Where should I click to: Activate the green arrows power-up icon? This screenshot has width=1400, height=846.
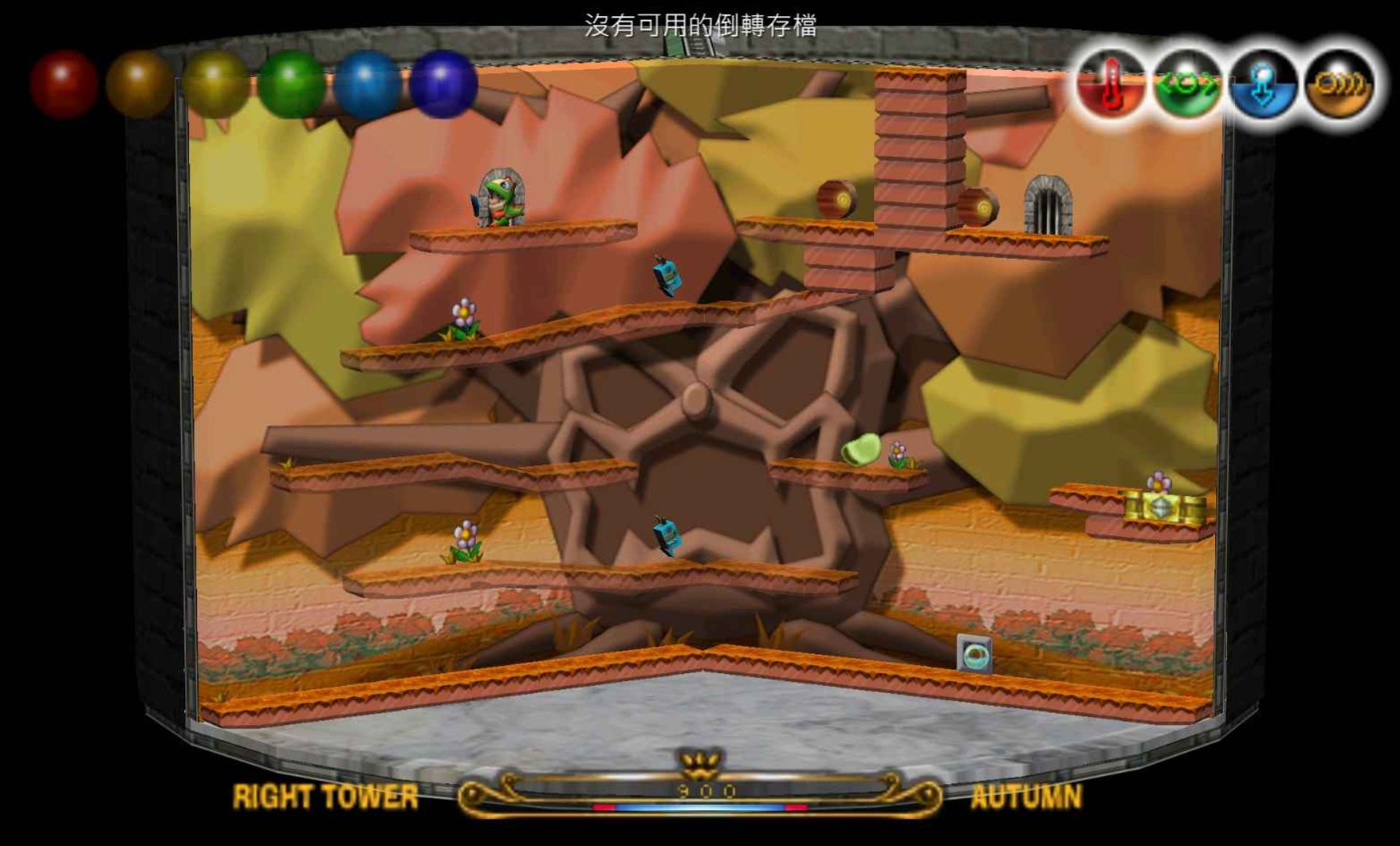1187,85
